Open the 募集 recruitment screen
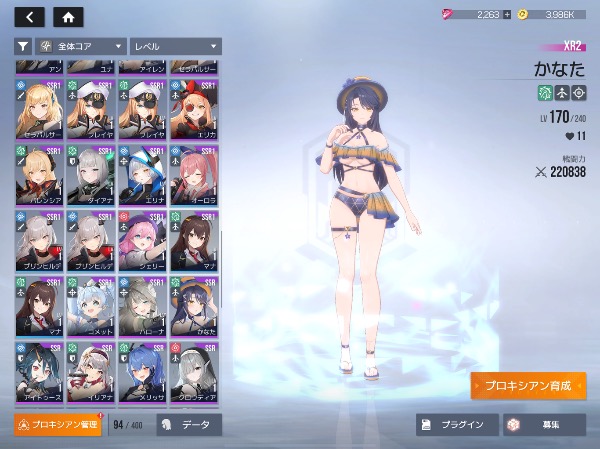Screen dimensions: 600x449 543,425
